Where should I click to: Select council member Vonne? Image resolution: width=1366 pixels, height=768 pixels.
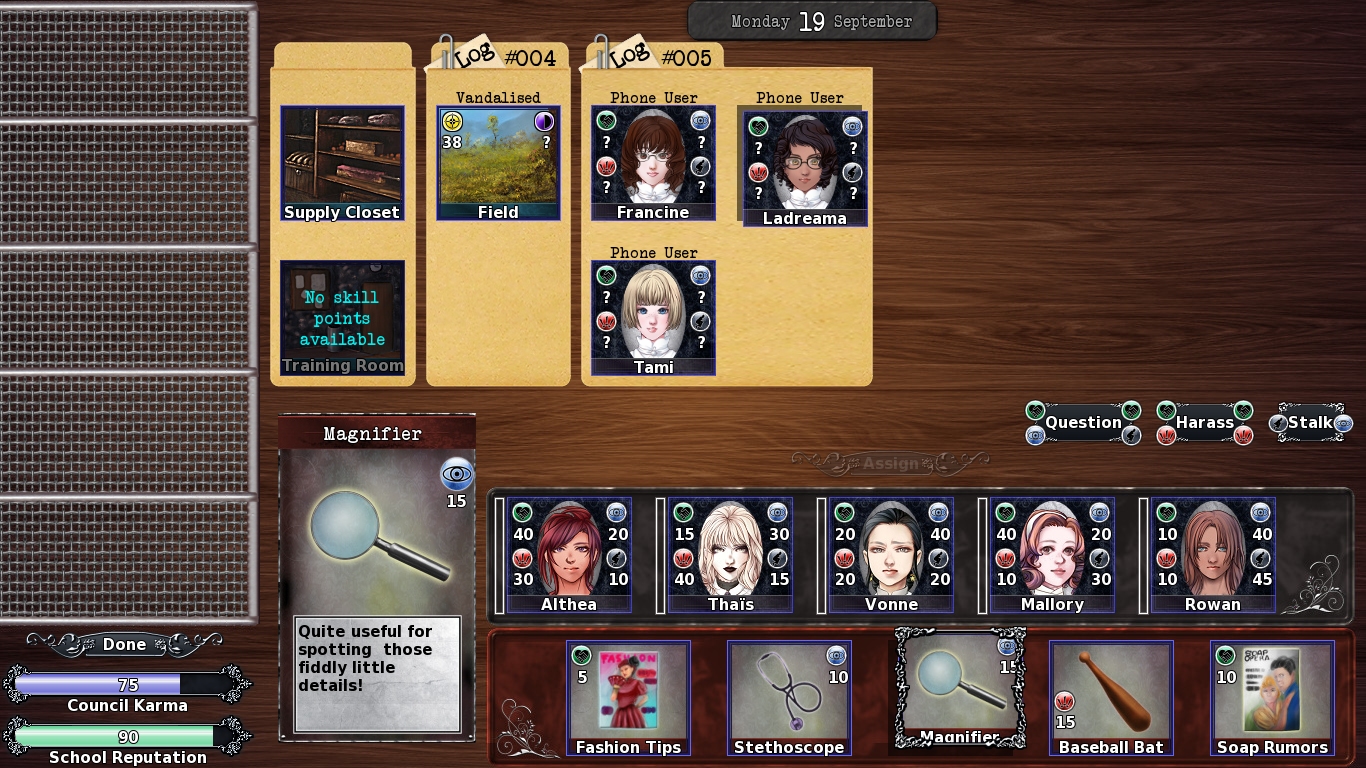click(x=891, y=555)
